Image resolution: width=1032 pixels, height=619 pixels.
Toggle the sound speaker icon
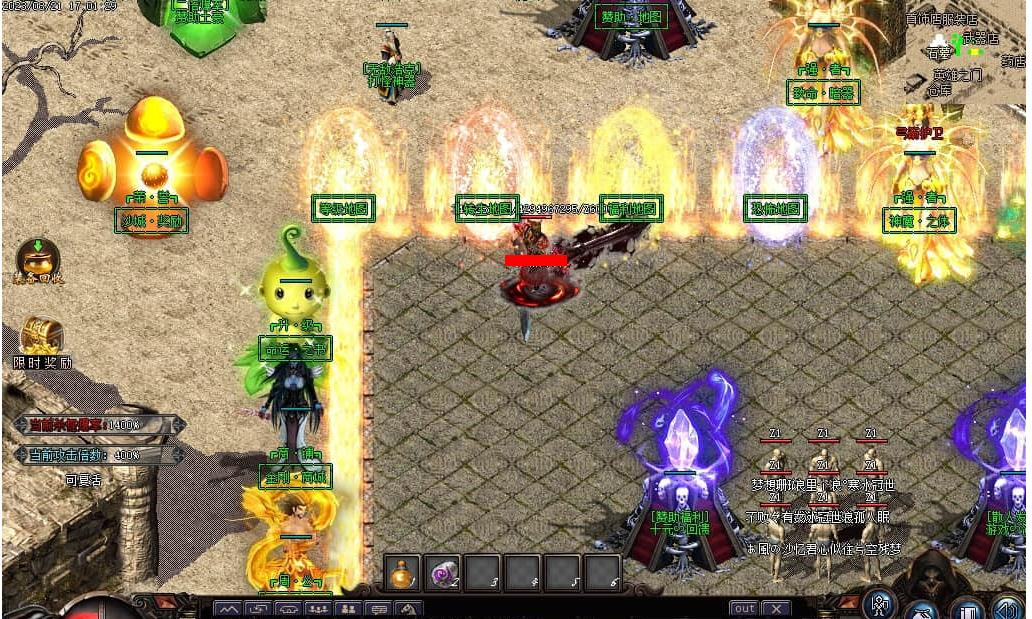click(1006, 607)
